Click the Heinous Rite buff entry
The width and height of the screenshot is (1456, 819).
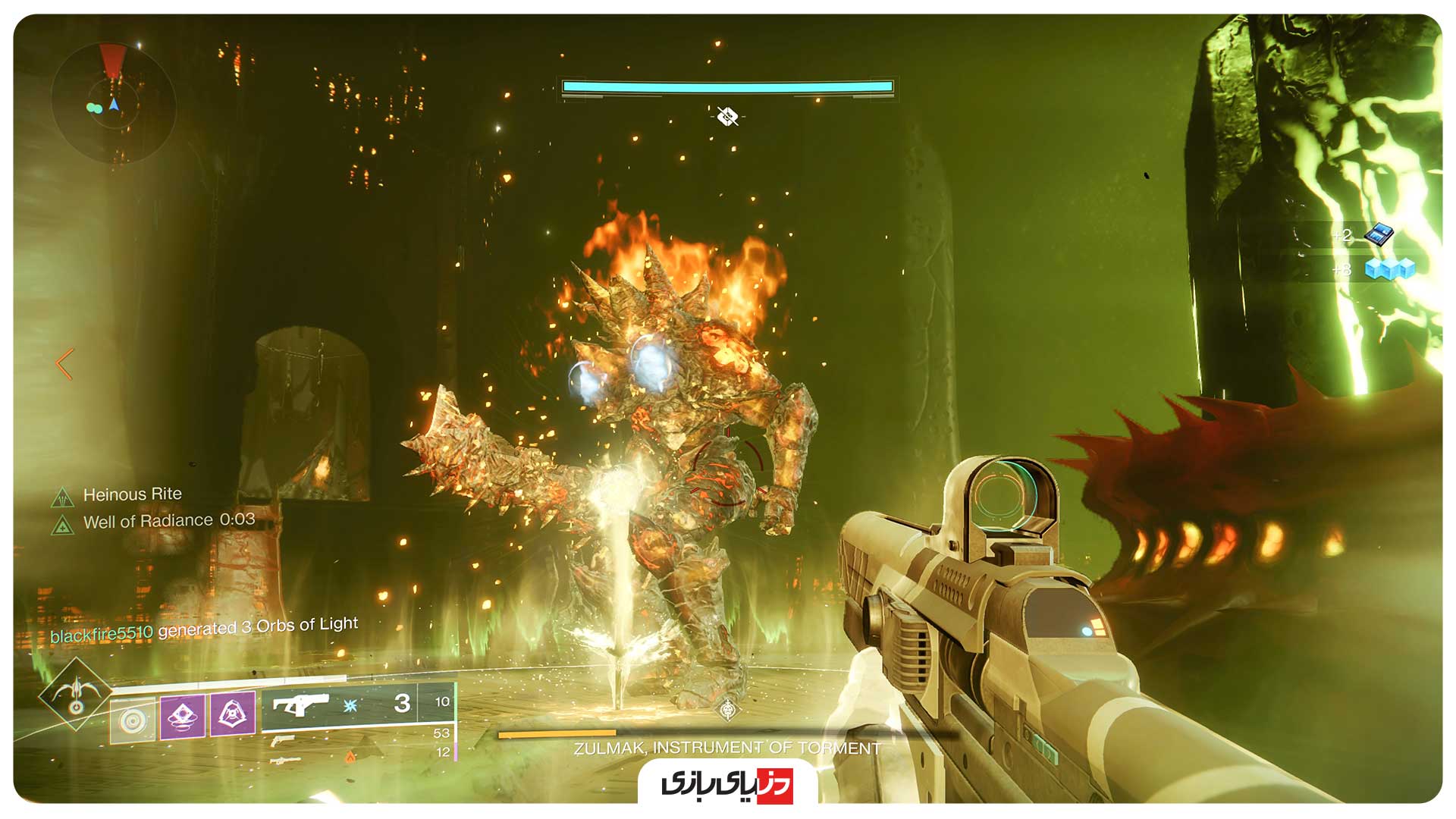tap(132, 494)
